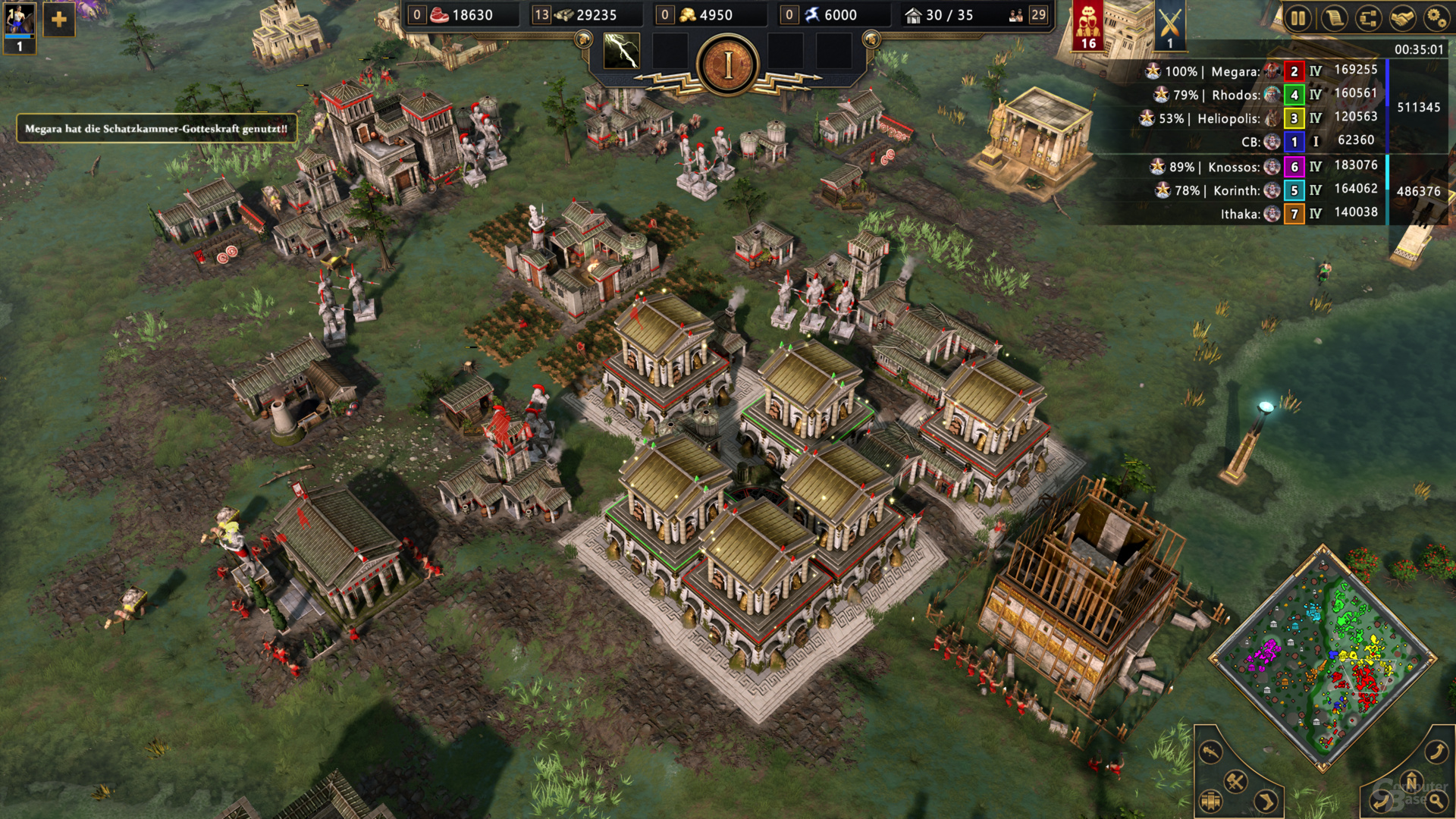The width and height of the screenshot is (1456, 819).
Task: Click the hammer icon beside the minimap
Action: 1235,781
